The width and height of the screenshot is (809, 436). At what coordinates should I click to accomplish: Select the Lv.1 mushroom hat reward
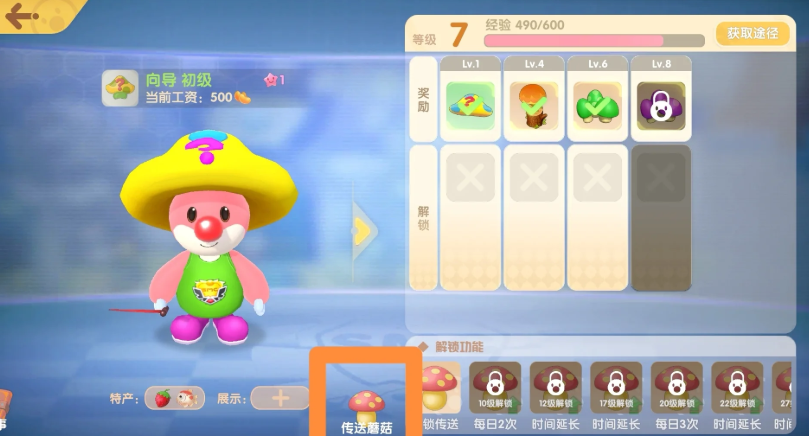pos(471,104)
